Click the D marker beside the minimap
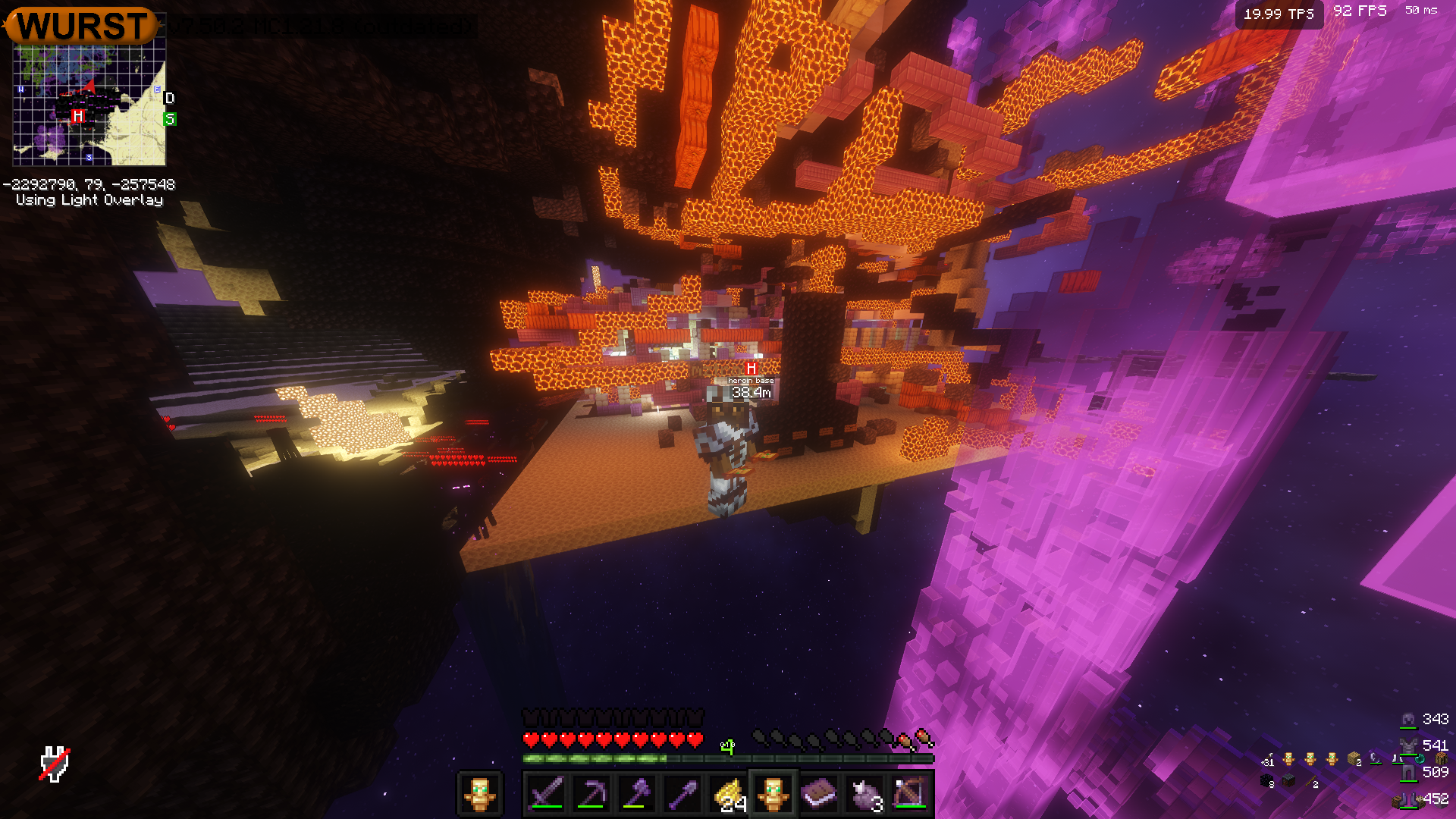The image size is (1456, 819). point(170,99)
